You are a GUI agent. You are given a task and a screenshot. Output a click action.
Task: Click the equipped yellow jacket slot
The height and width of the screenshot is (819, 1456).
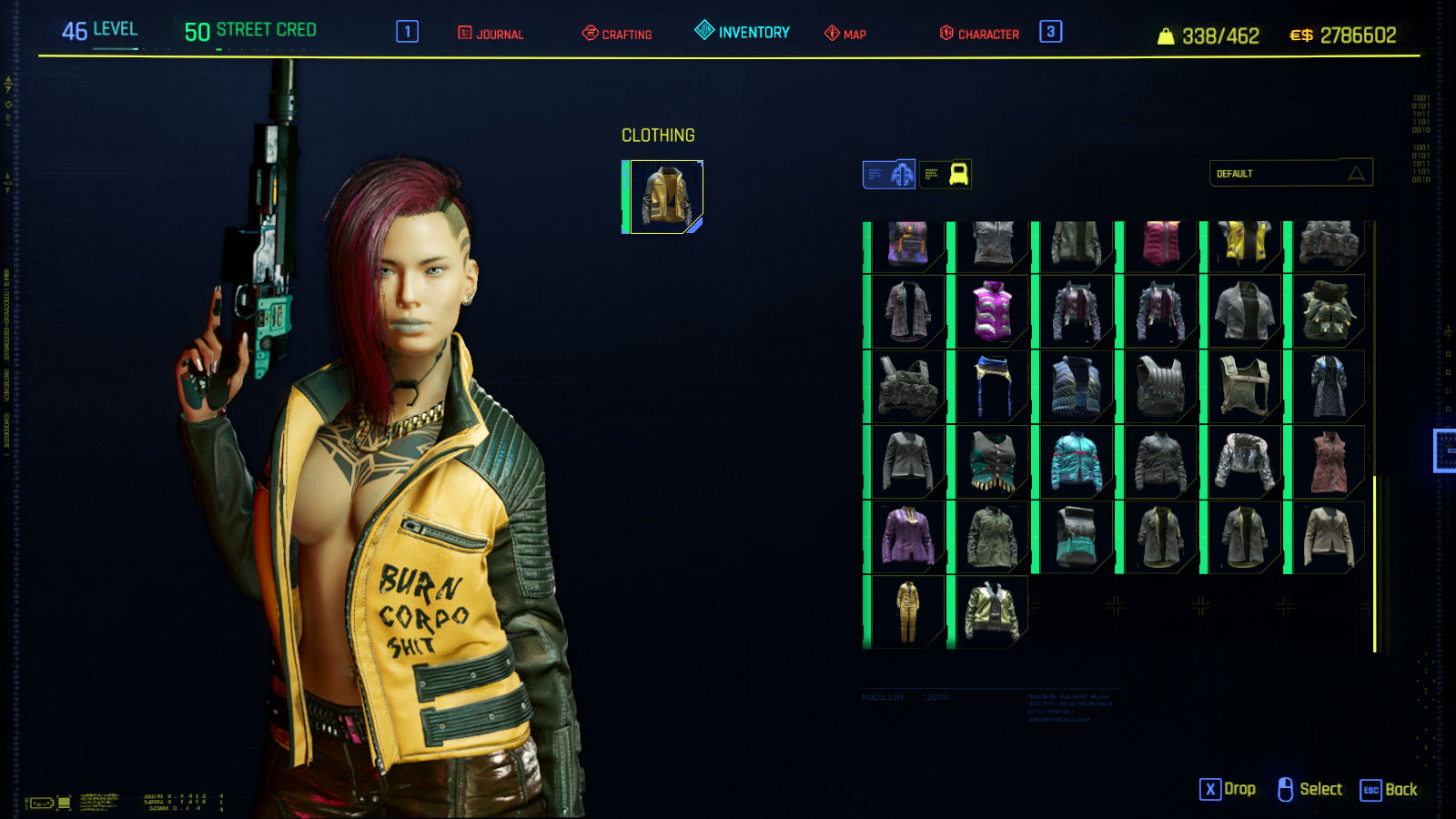click(x=666, y=197)
